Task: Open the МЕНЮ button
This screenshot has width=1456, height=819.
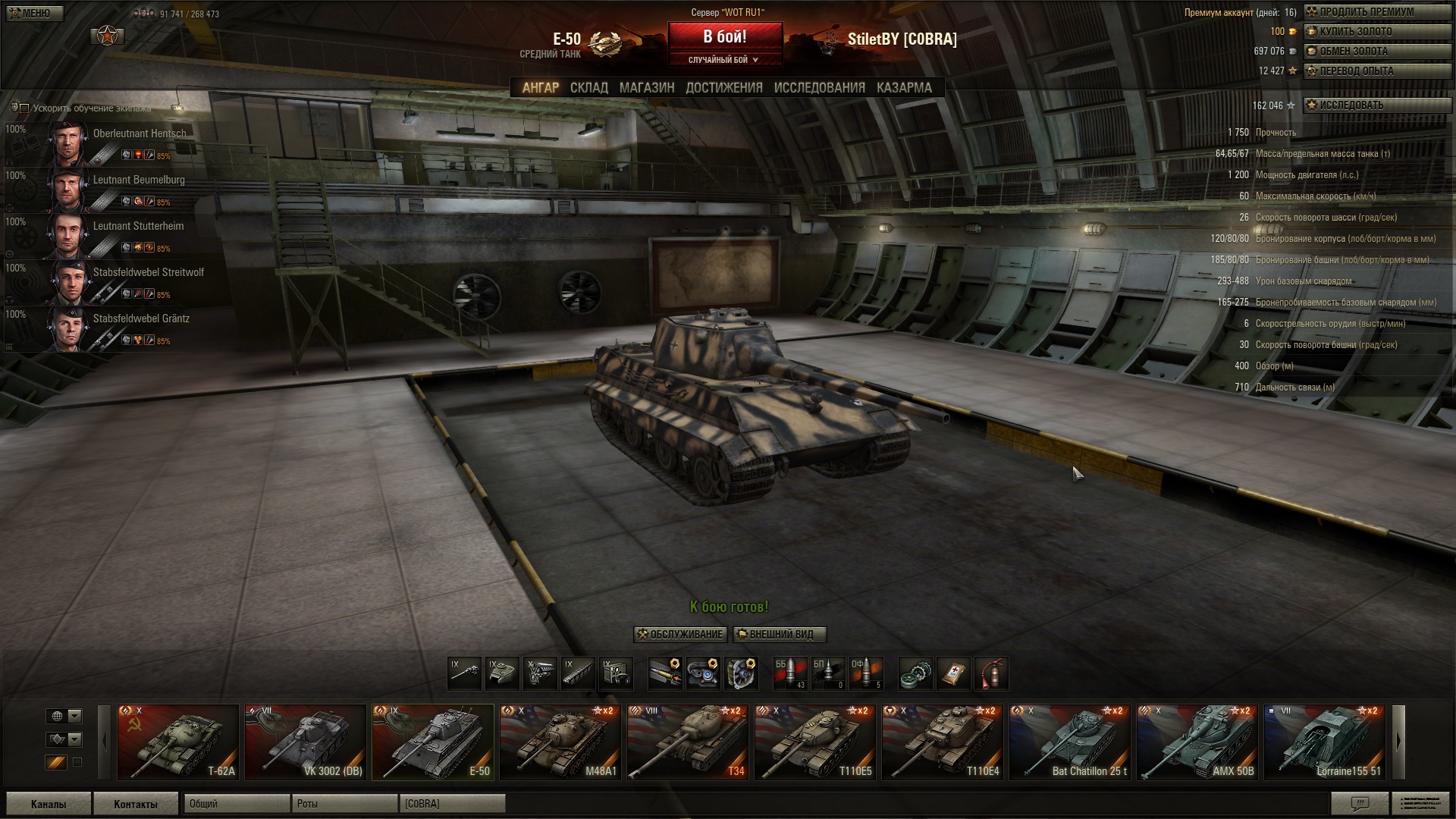Action: [x=33, y=13]
